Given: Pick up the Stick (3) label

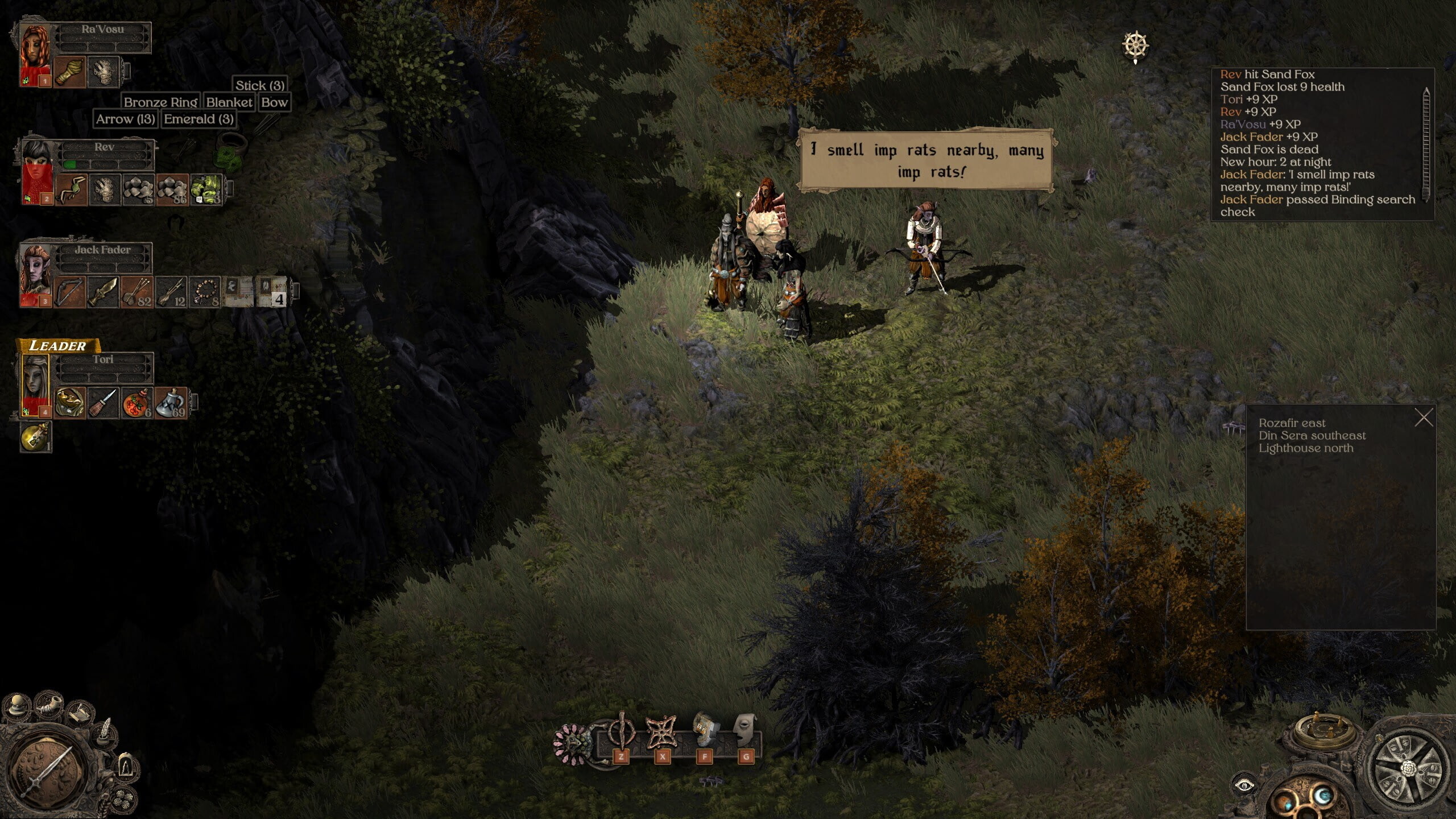Looking at the screenshot, I should pos(260,86).
